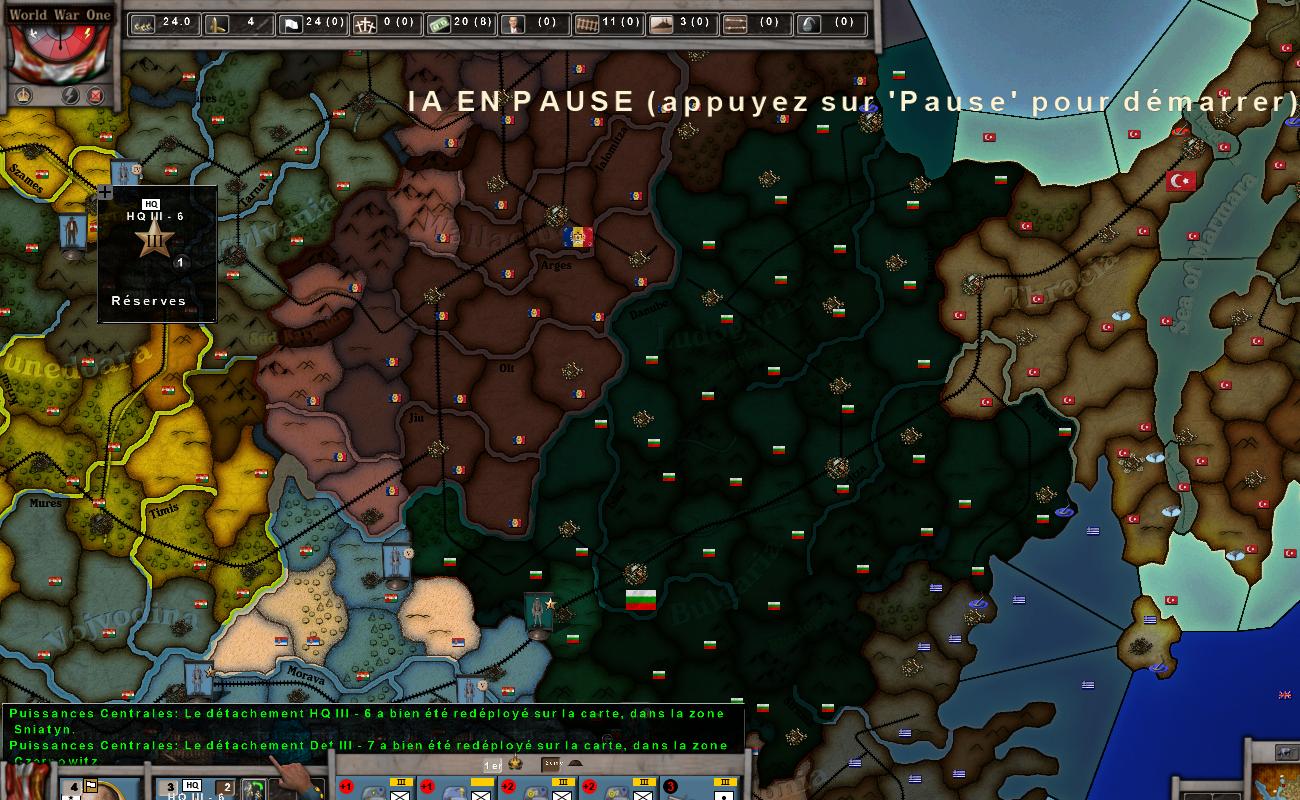Open the 2km scale selector at the bottom
This screenshot has height=800, width=1300.
(x=551, y=765)
